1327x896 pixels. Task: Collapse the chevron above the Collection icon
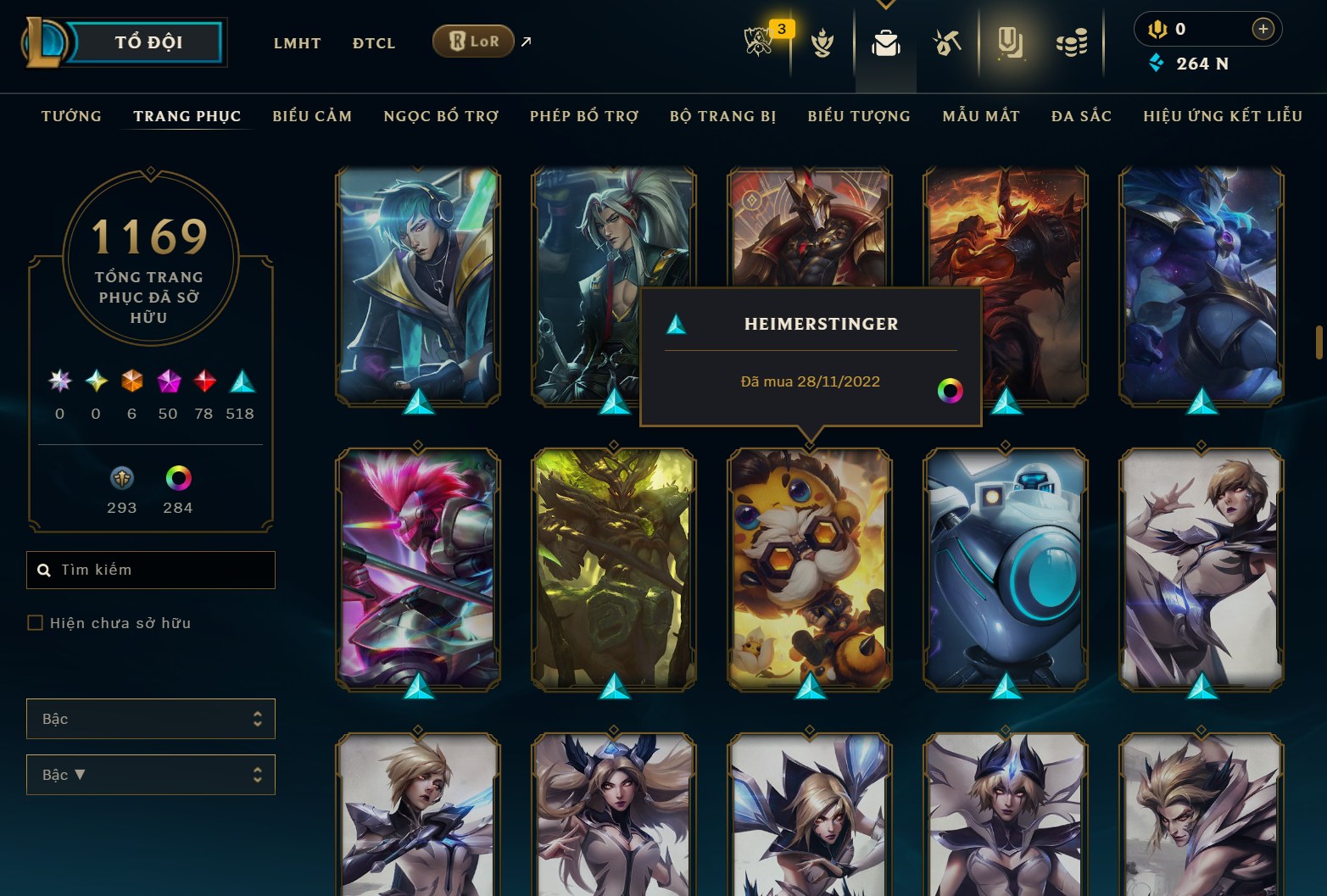click(885, 4)
